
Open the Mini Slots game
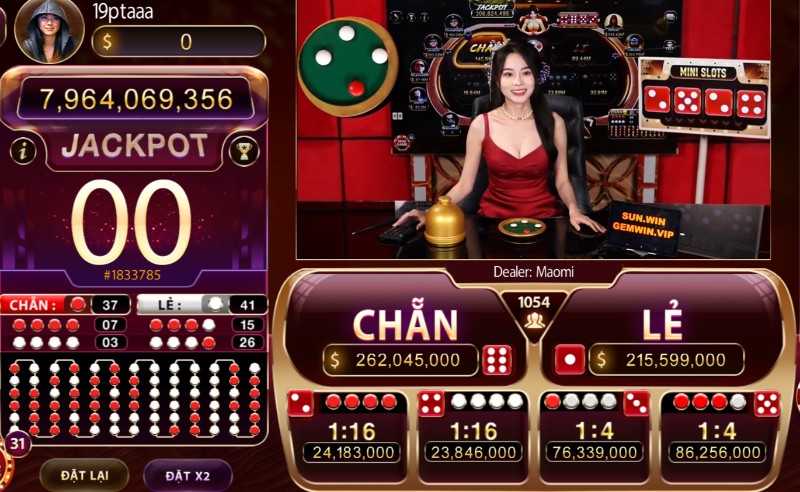pyautogui.click(x=704, y=96)
